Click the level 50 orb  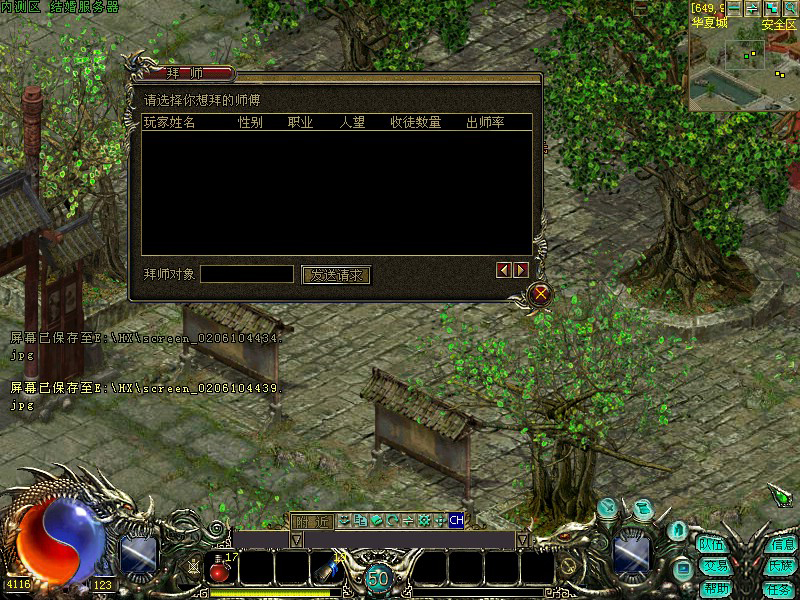click(x=377, y=577)
